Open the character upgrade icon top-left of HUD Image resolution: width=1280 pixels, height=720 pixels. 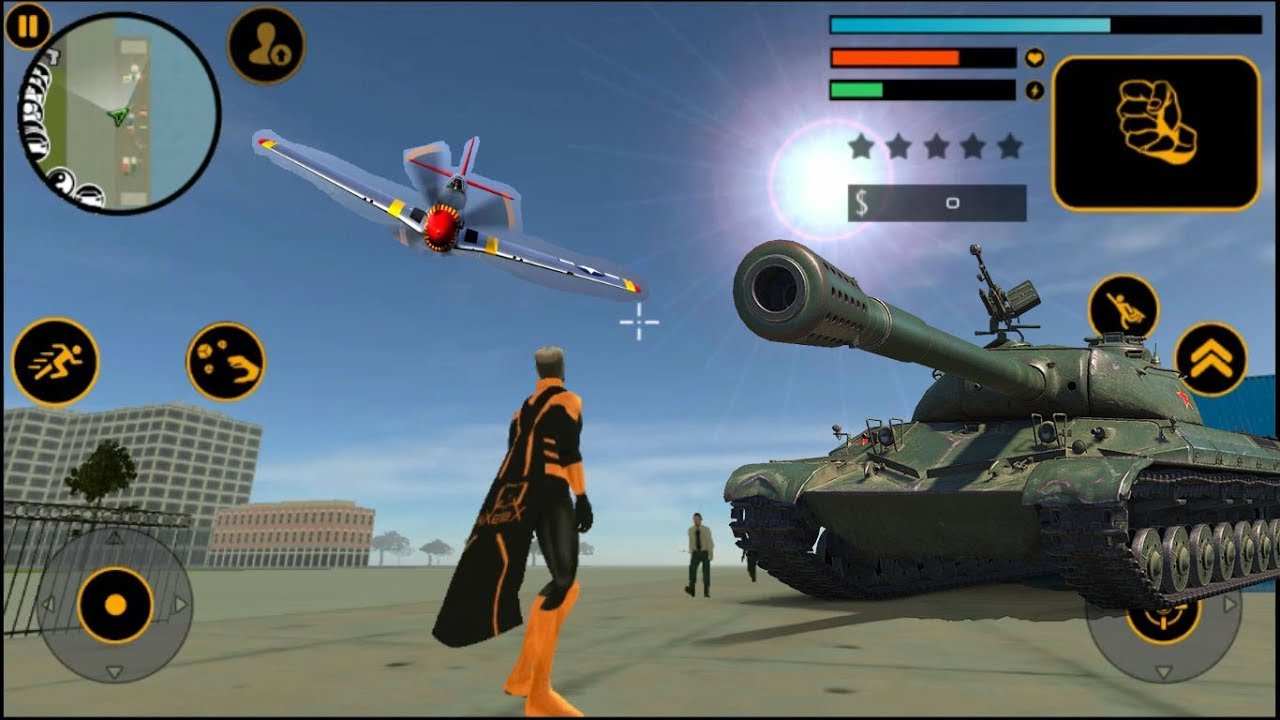pyautogui.click(x=265, y=42)
